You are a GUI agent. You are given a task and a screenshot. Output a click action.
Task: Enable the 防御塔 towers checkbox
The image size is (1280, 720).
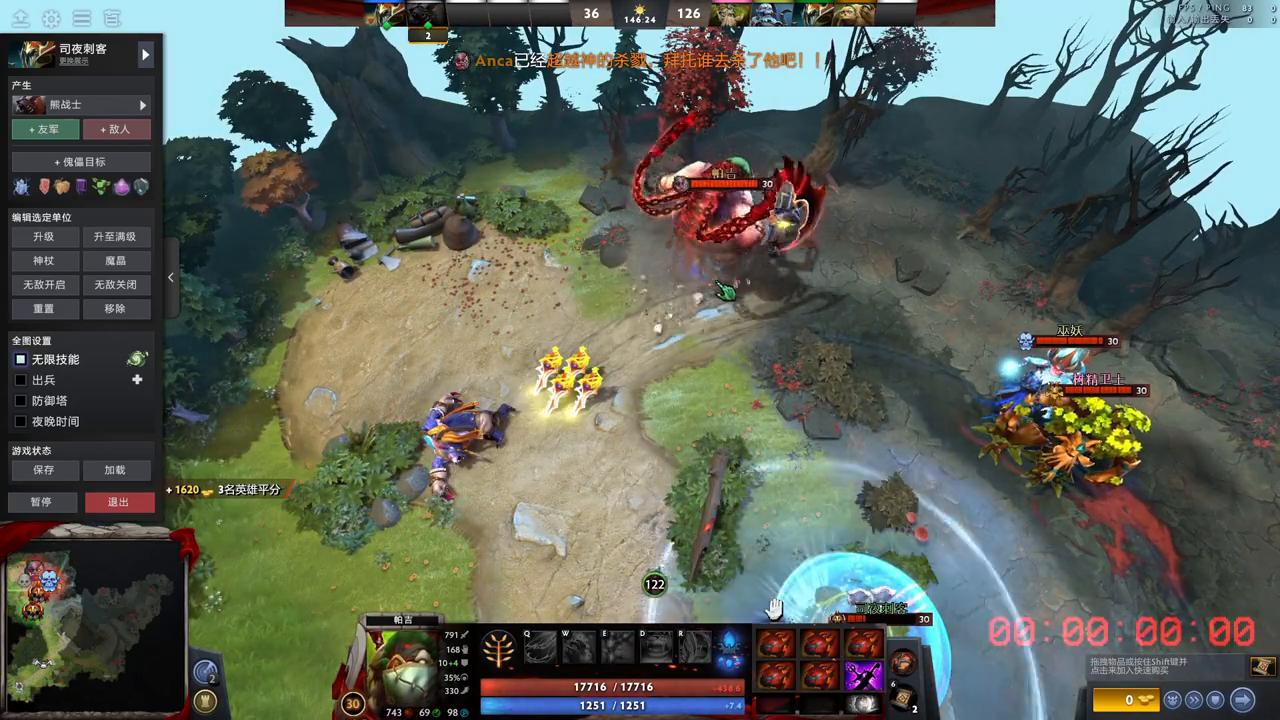21,400
